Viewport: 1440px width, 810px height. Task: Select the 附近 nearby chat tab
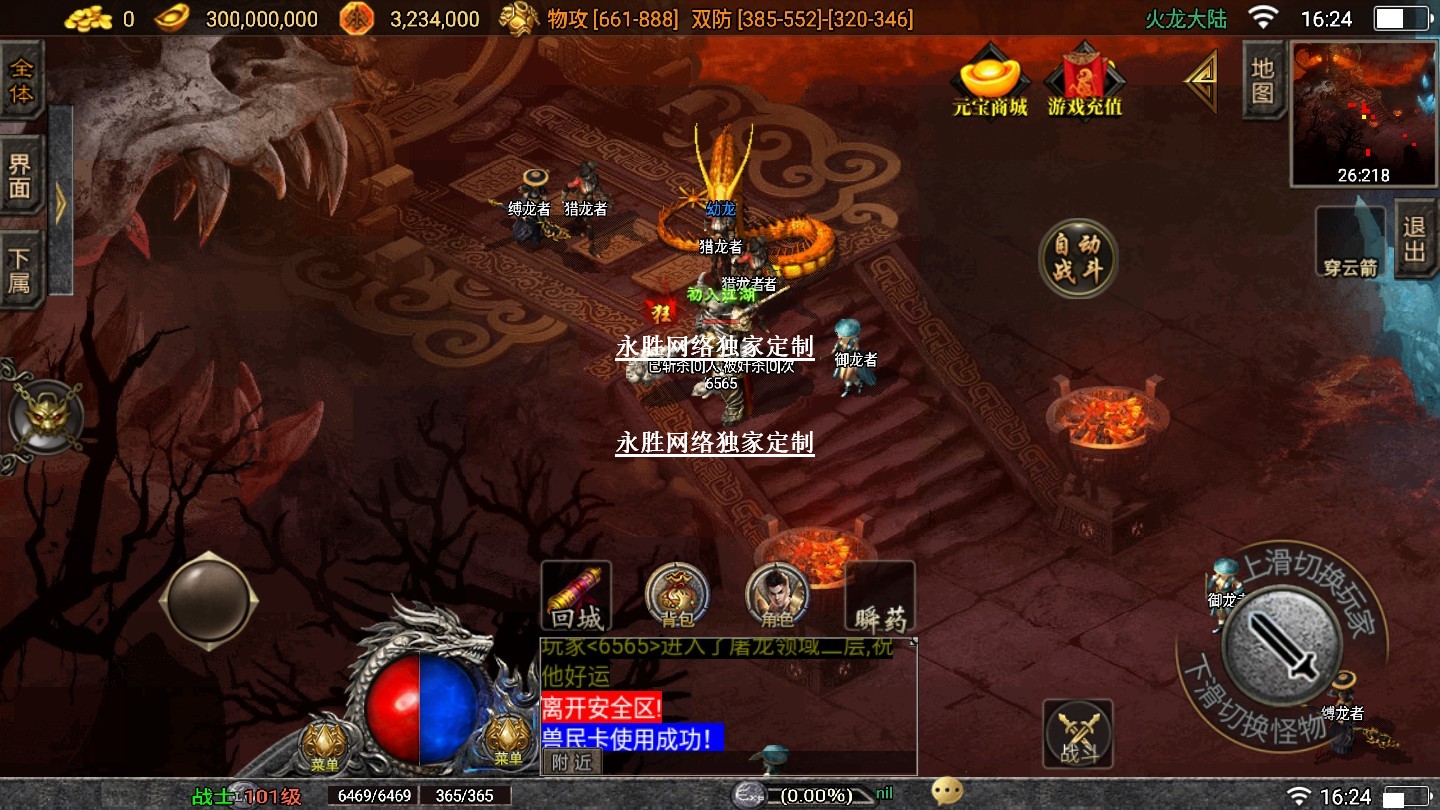572,762
